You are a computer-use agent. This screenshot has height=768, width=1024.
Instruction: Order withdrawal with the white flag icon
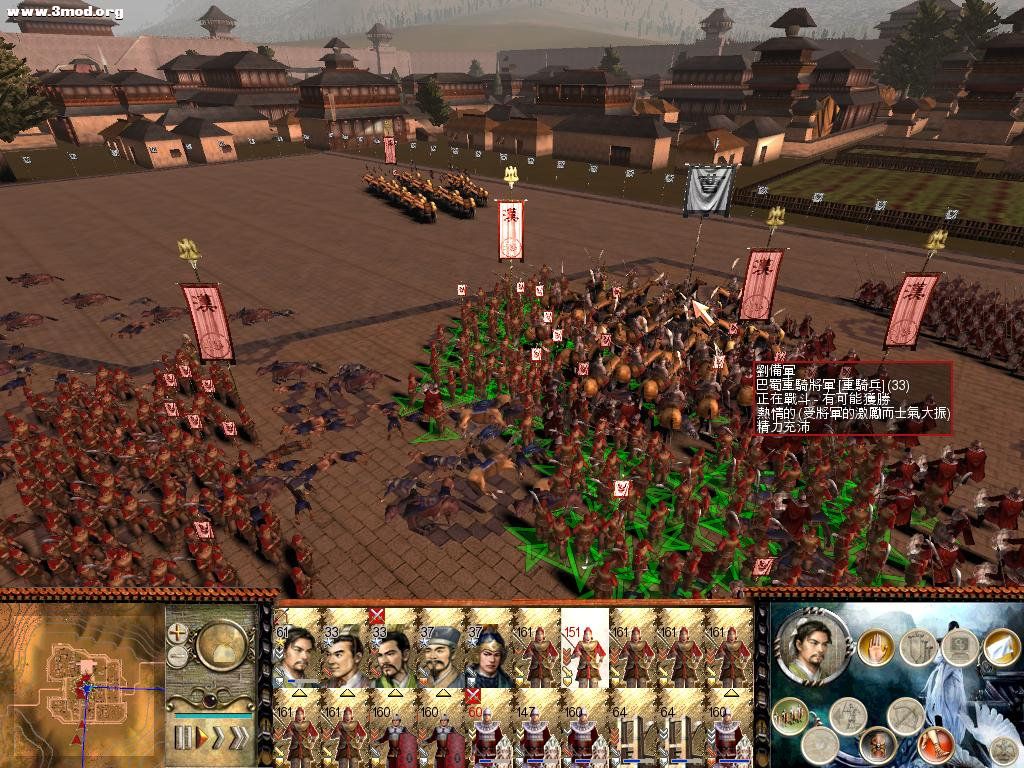pos(1000,648)
